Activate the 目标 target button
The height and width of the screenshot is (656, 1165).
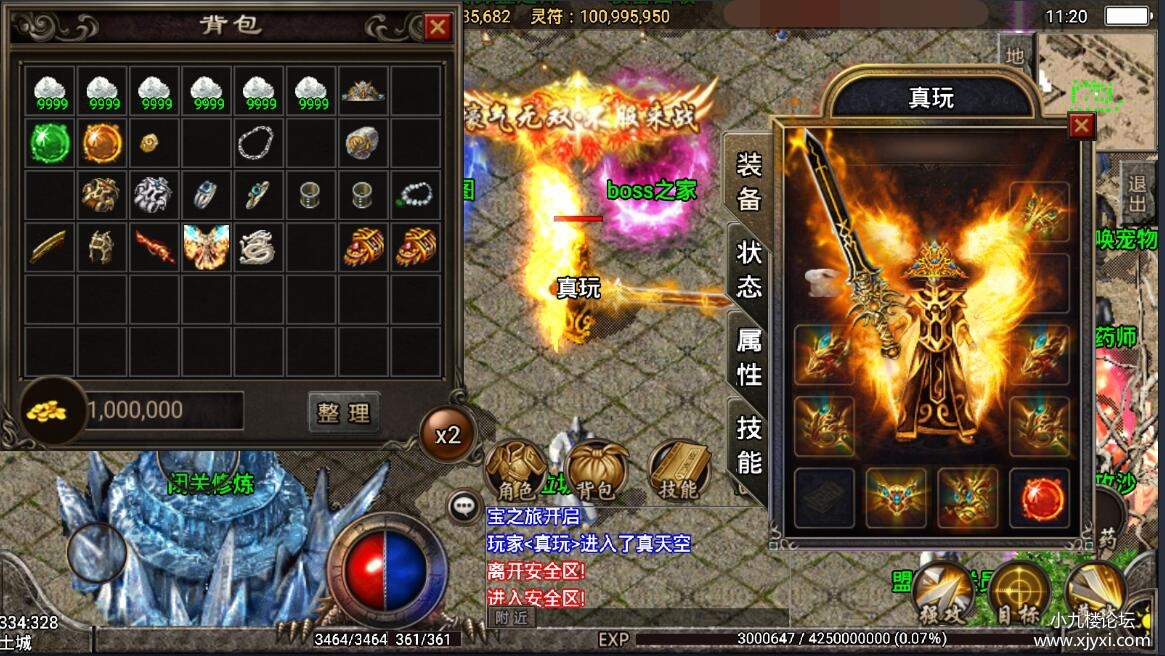point(1019,593)
